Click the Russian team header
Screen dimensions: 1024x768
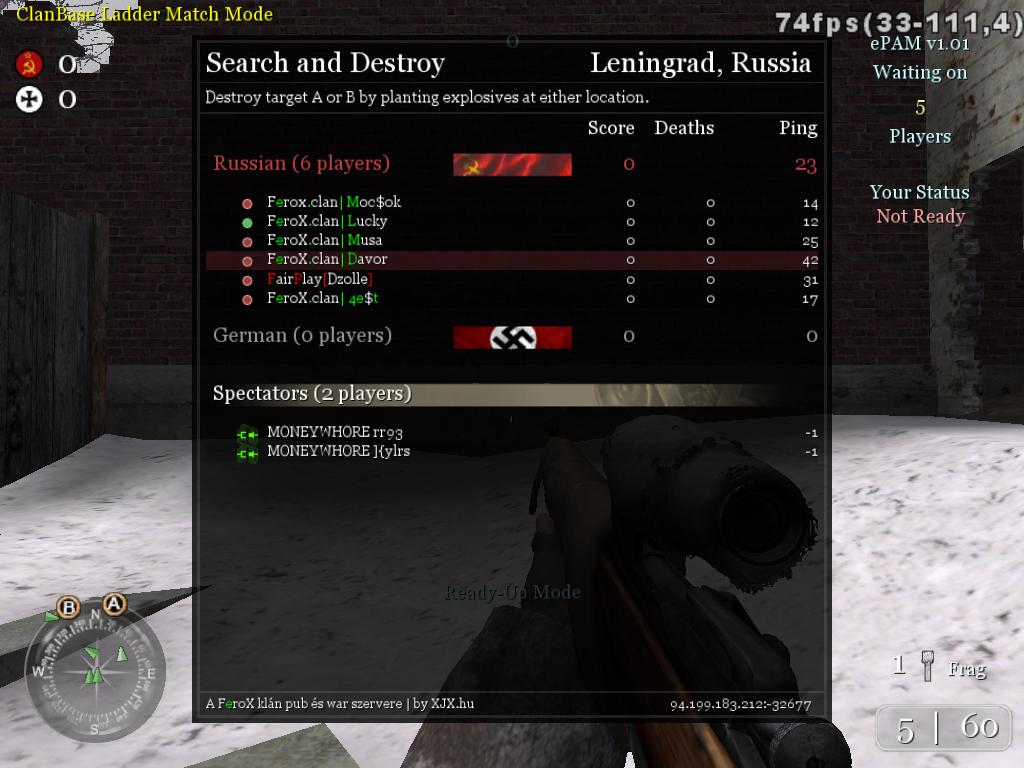[x=301, y=163]
